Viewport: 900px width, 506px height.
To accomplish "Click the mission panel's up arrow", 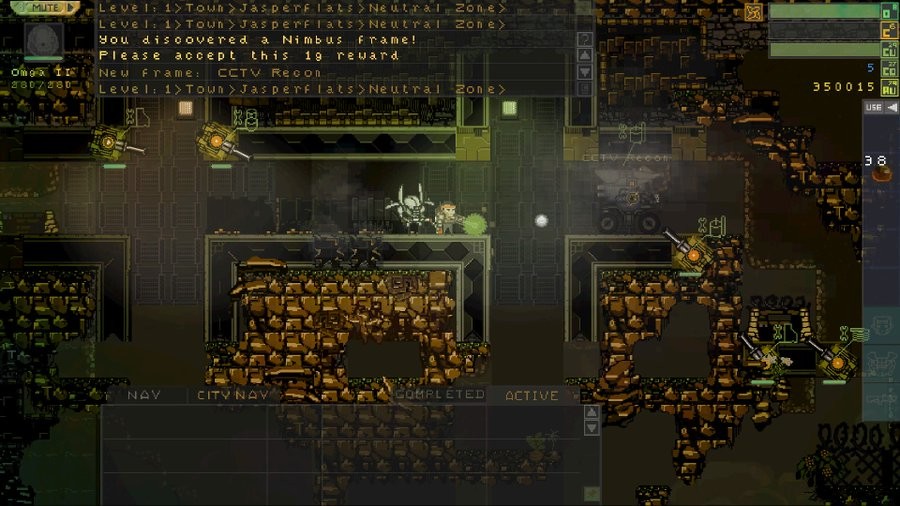I will (592, 412).
